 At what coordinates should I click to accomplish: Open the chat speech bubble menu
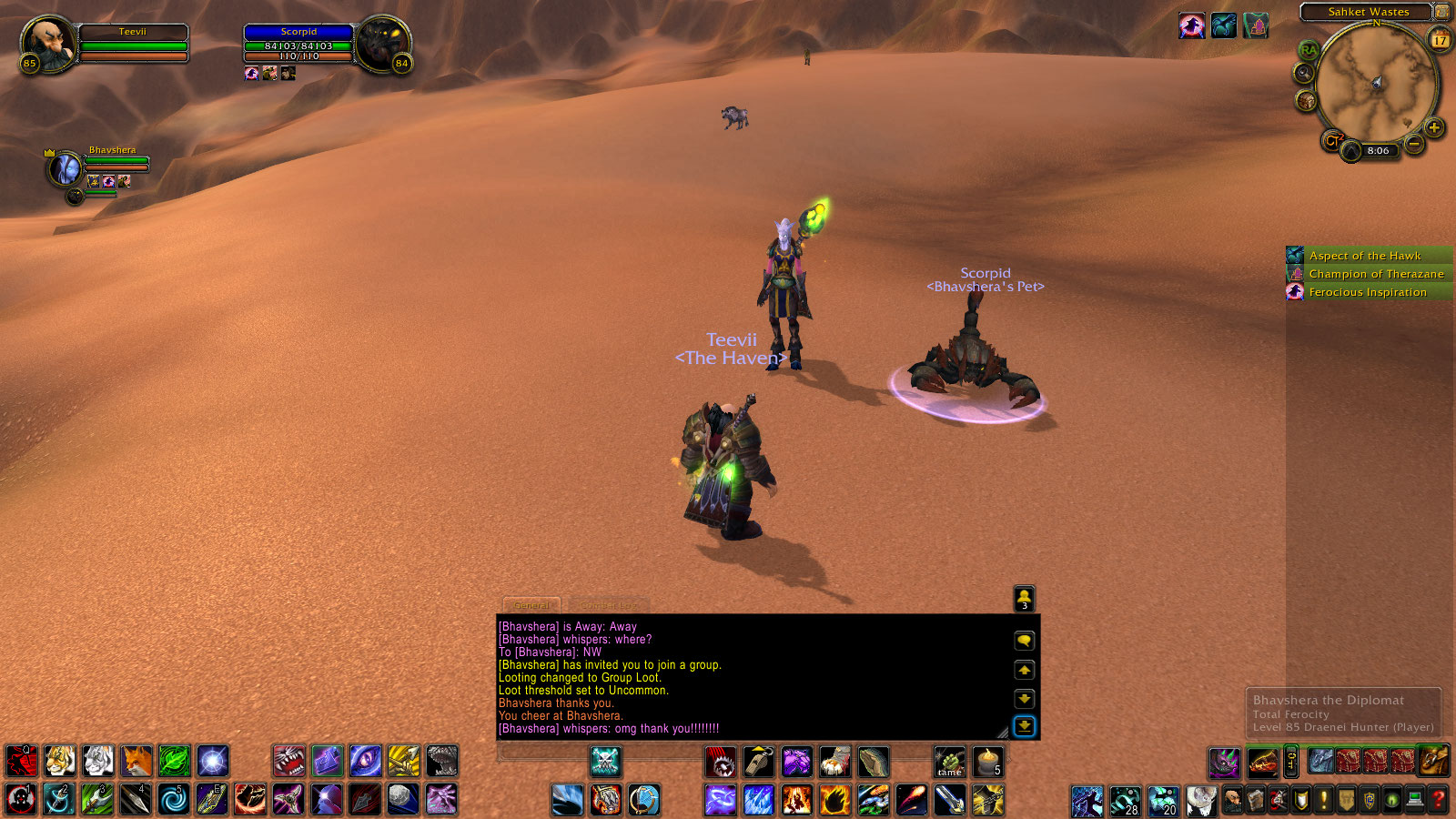[x=1025, y=641]
